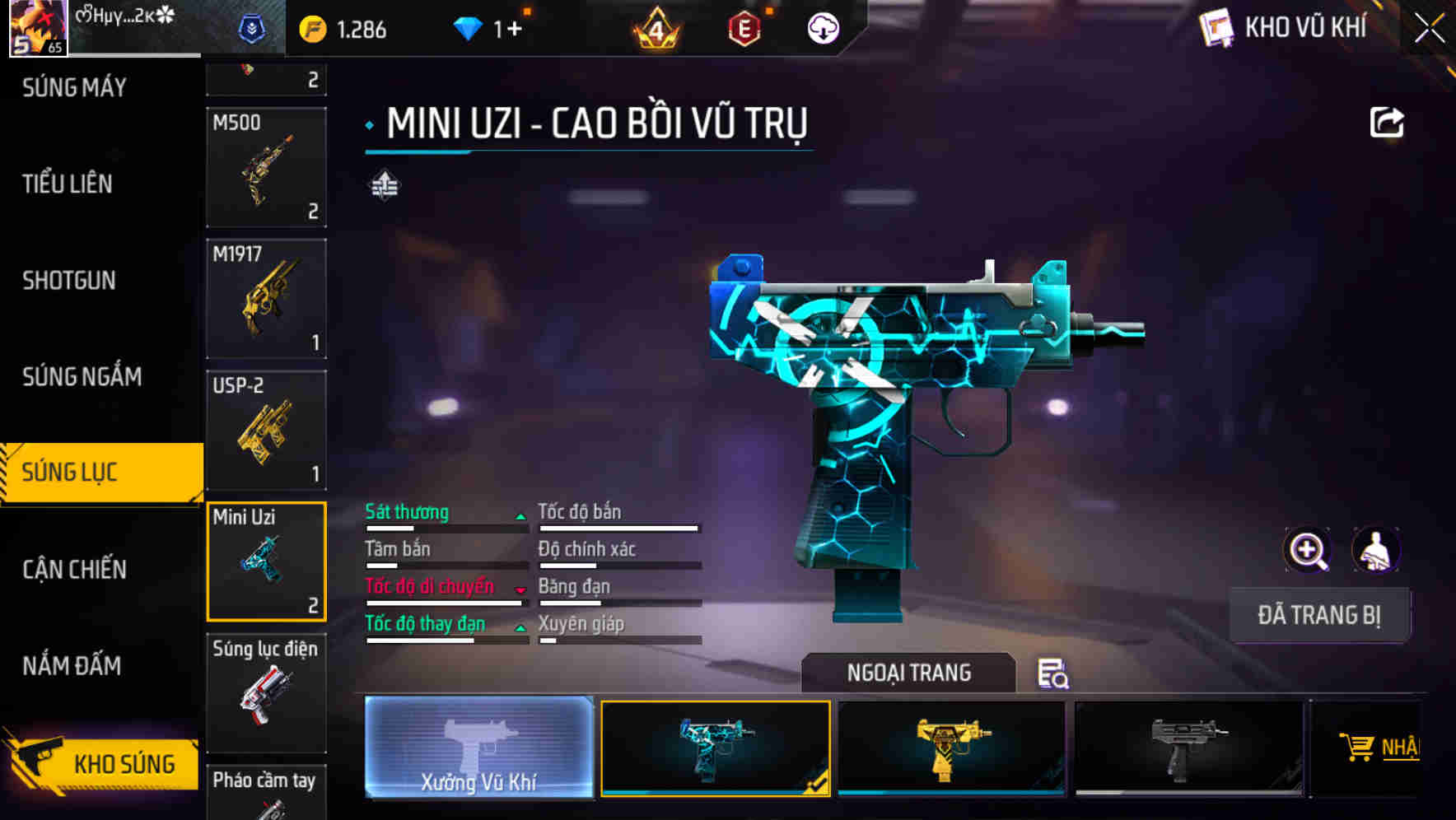Click the share icon near the weapon name
This screenshot has height=820, width=1456.
[x=1387, y=121]
